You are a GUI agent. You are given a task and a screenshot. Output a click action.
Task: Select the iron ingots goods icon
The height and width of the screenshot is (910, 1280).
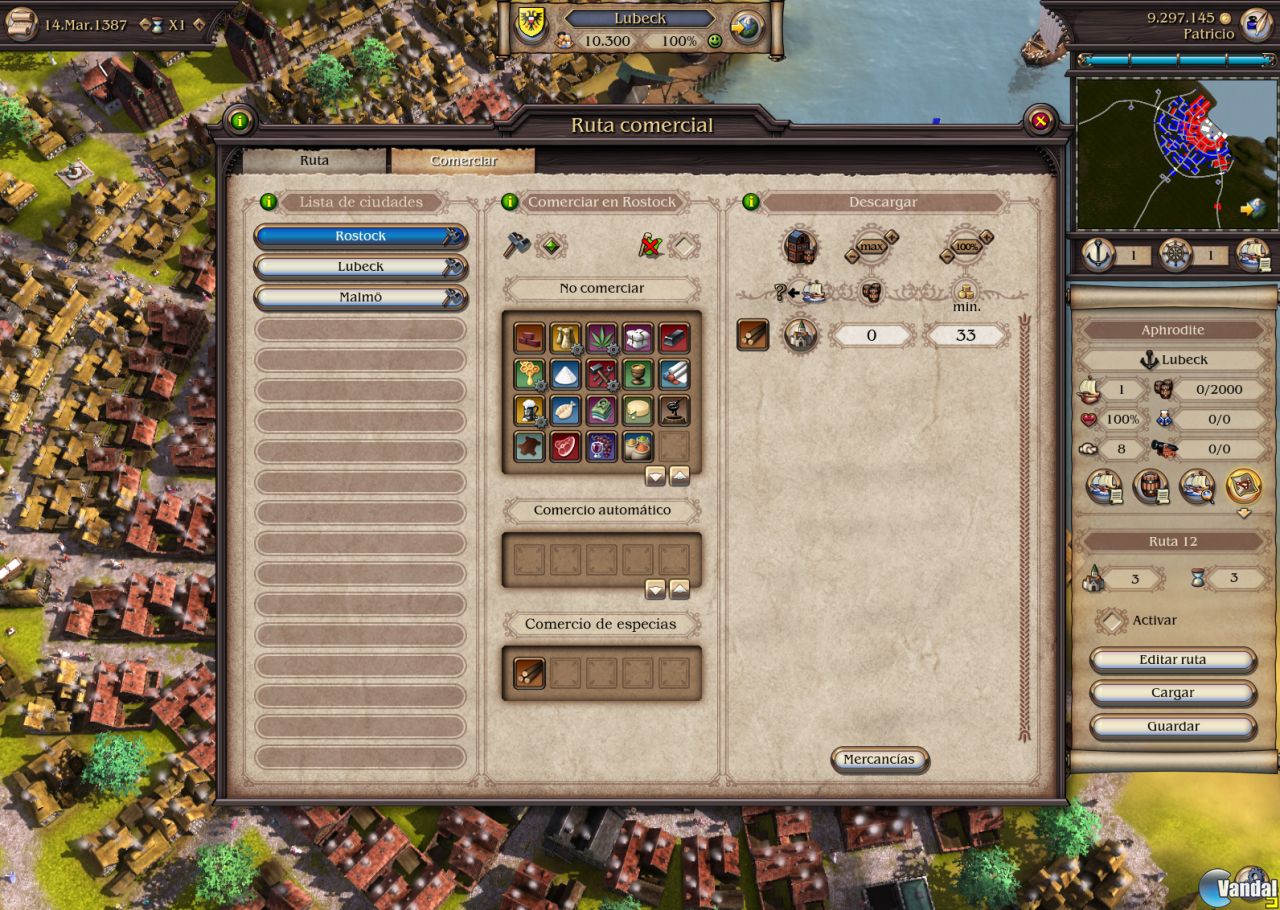[x=674, y=338]
